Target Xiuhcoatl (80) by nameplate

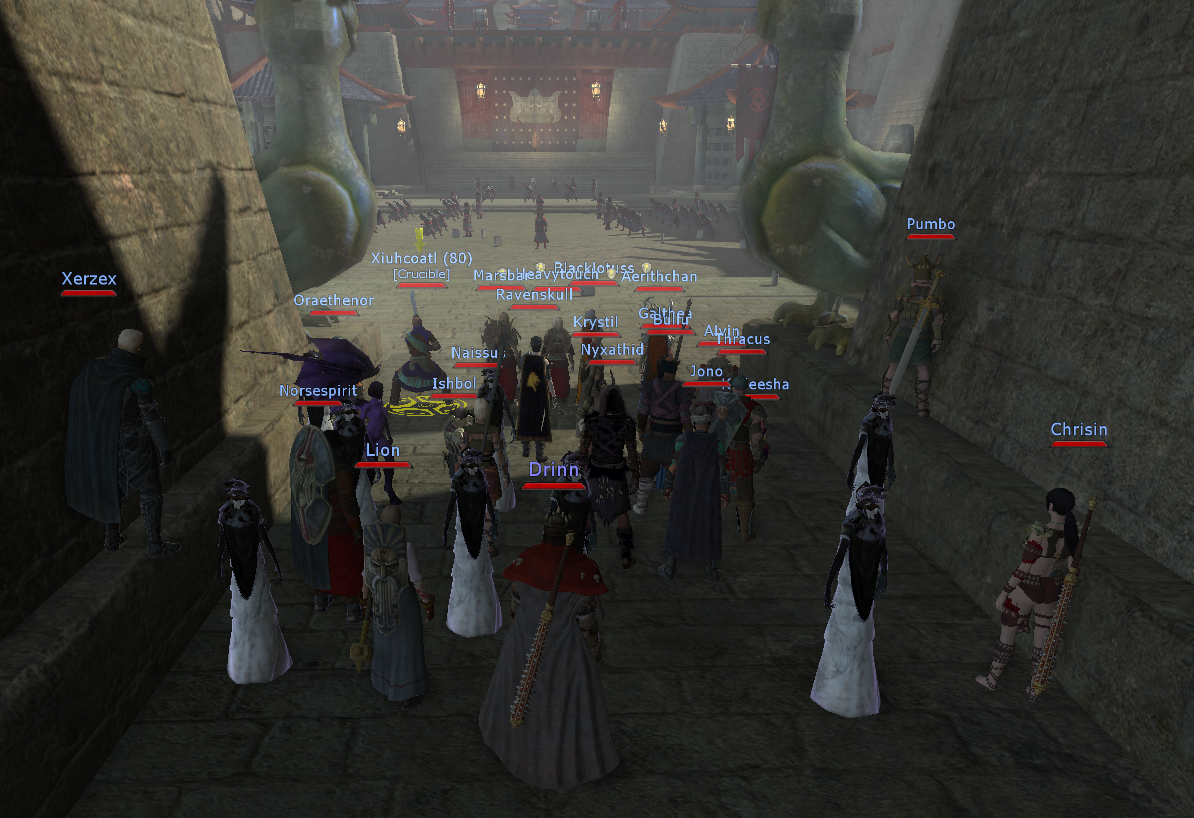coord(421,258)
